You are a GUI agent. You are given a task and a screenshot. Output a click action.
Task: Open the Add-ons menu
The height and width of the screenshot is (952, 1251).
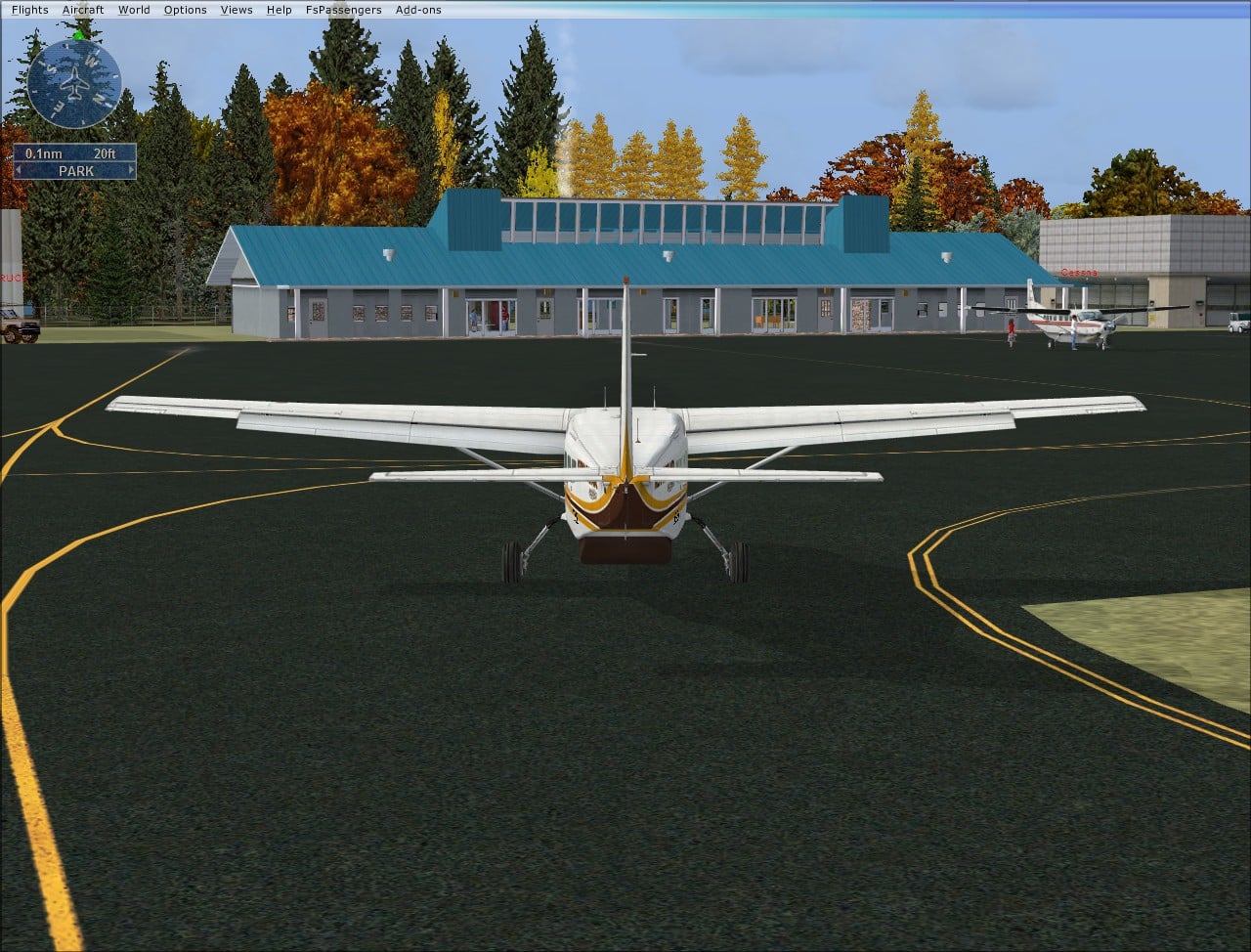418,9
